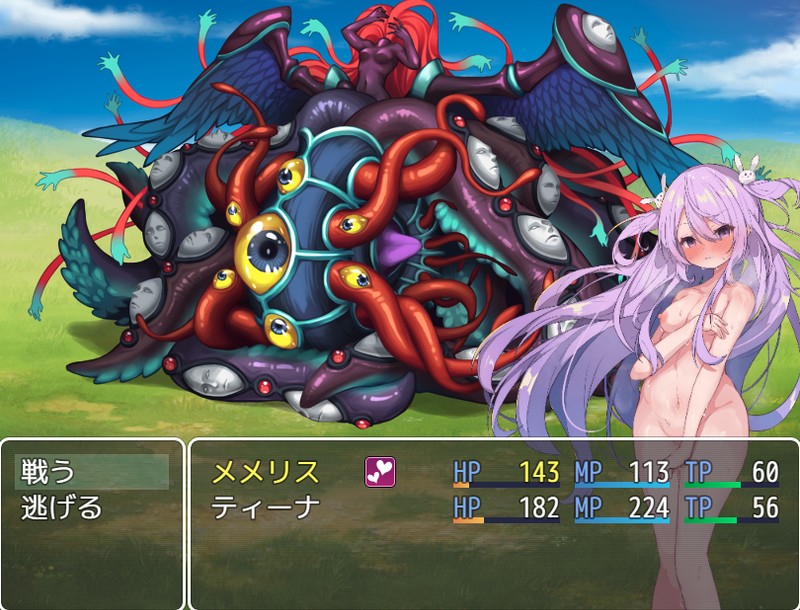This screenshot has height=610, width=800.
Task: Select party member メメリス in the status list
Action: tap(265, 472)
